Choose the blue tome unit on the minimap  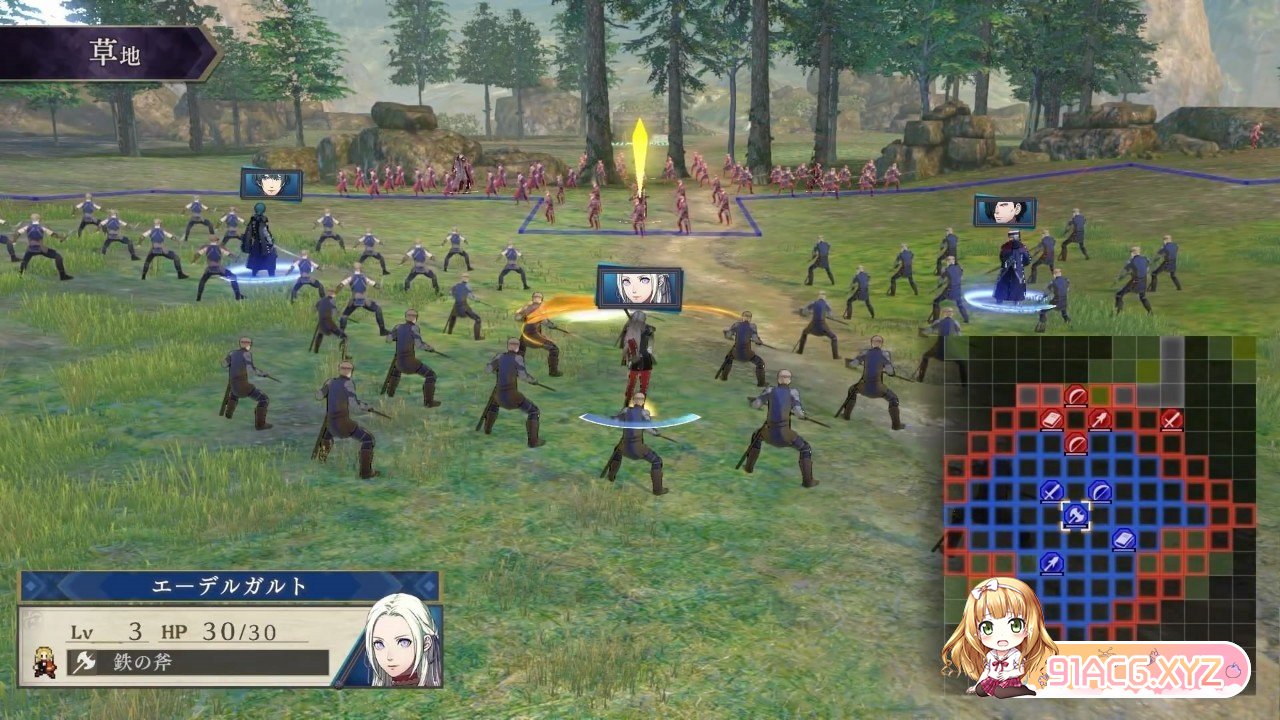tap(1123, 540)
